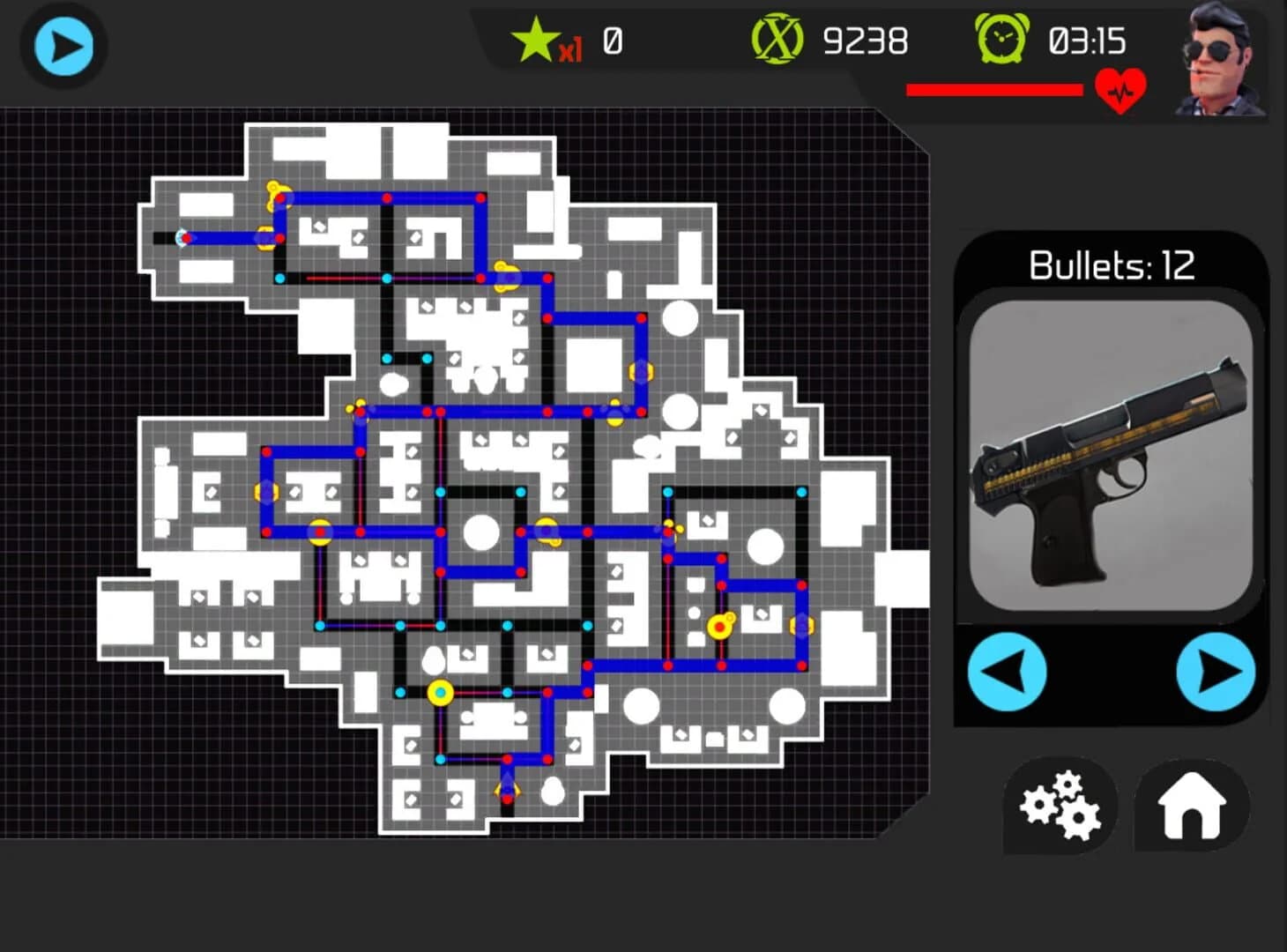Return to menu via the home icon
Screen dimensions: 1287x952
click(x=1192, y=807)
